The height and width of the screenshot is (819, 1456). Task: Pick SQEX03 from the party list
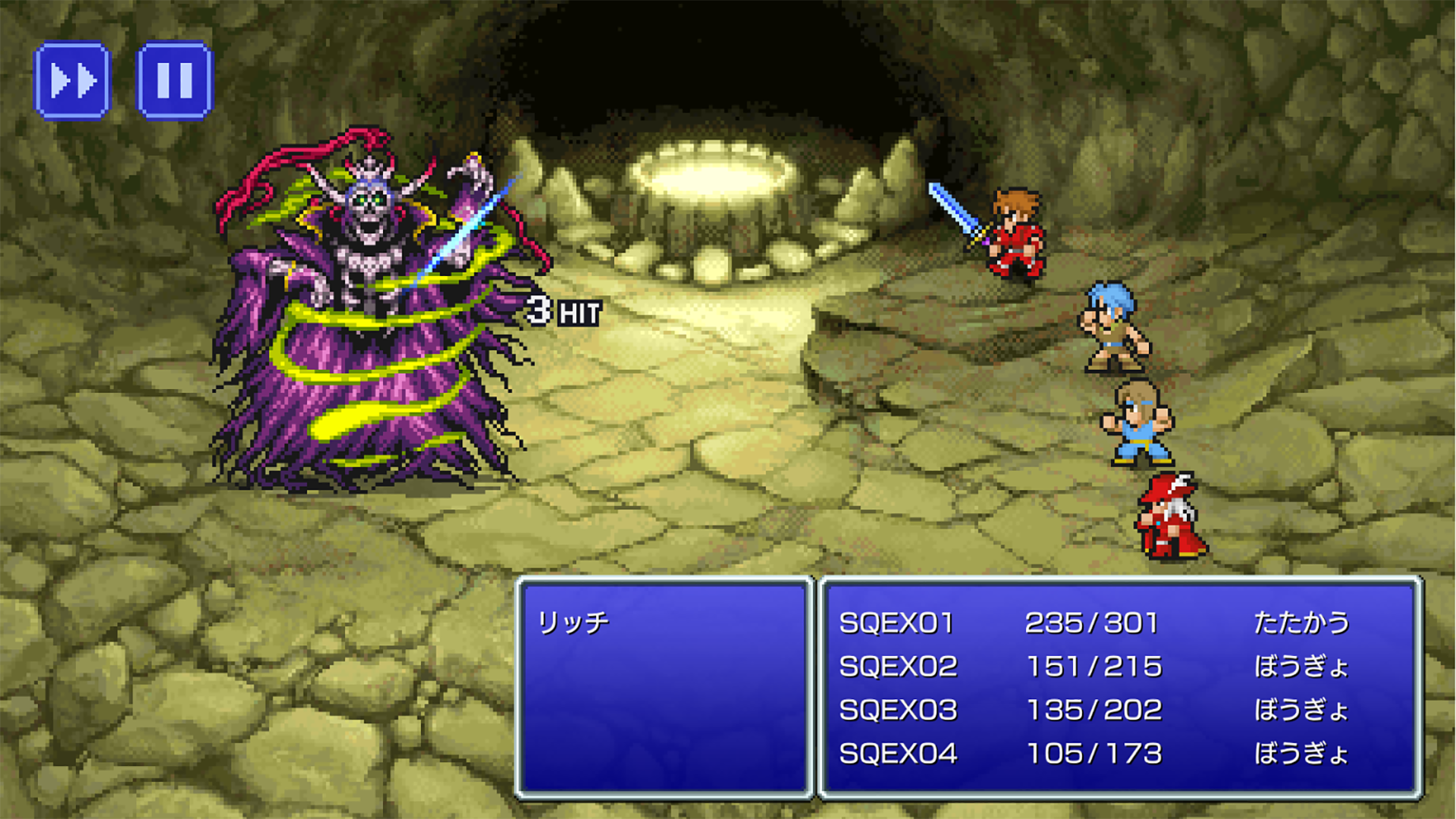(x=898, y=710)
